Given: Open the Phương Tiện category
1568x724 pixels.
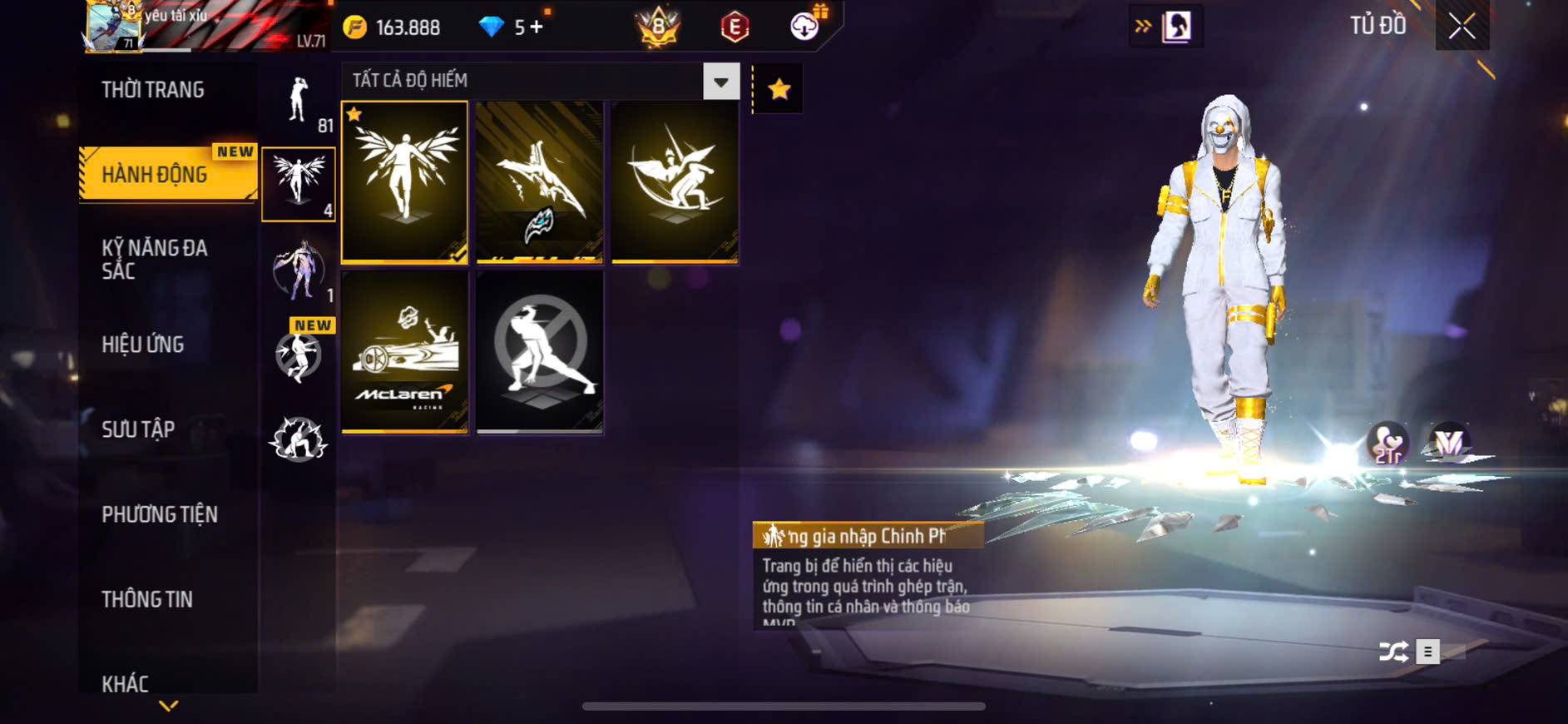Looking at the screenshot, I should pyautogui.click(x=160, y=514).
